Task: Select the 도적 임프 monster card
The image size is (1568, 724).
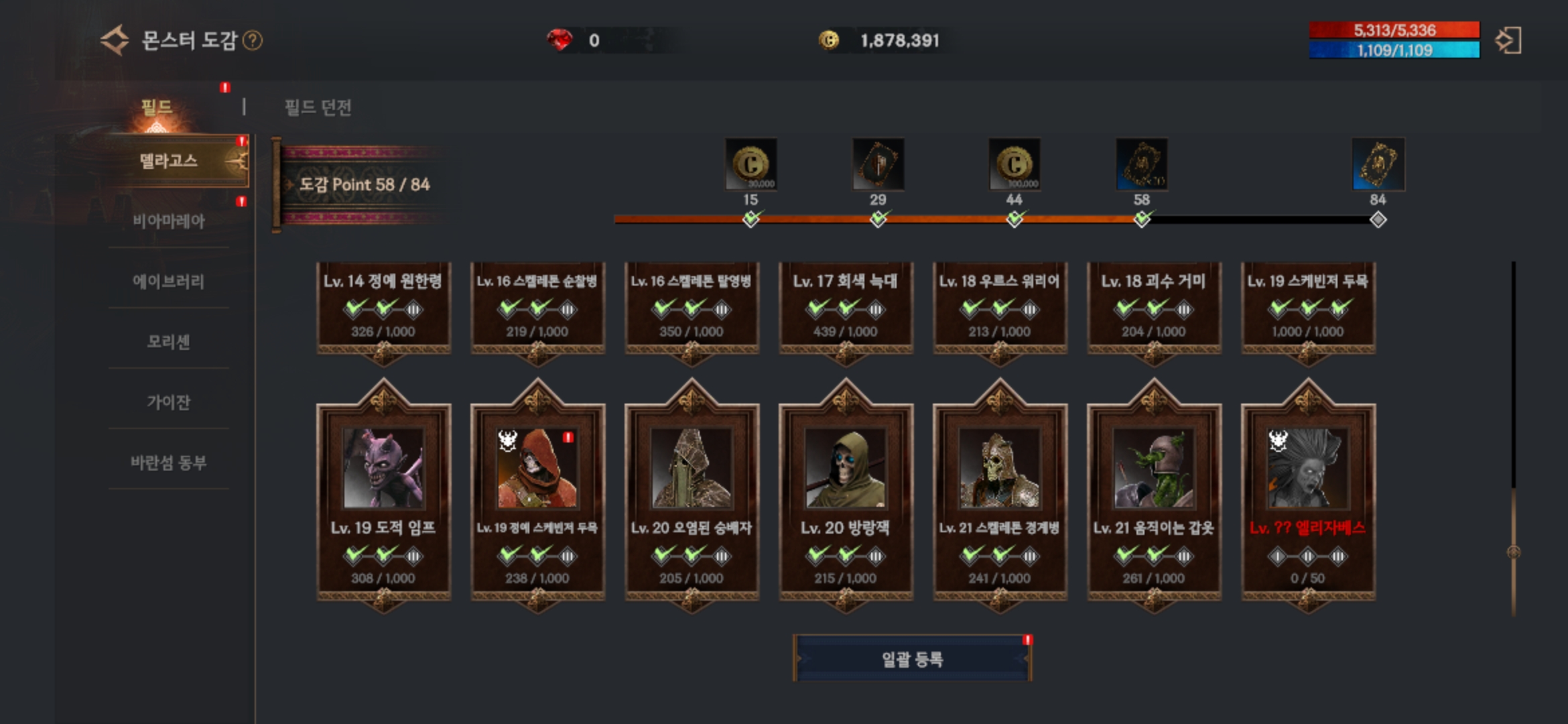Action: click(383, 496)
